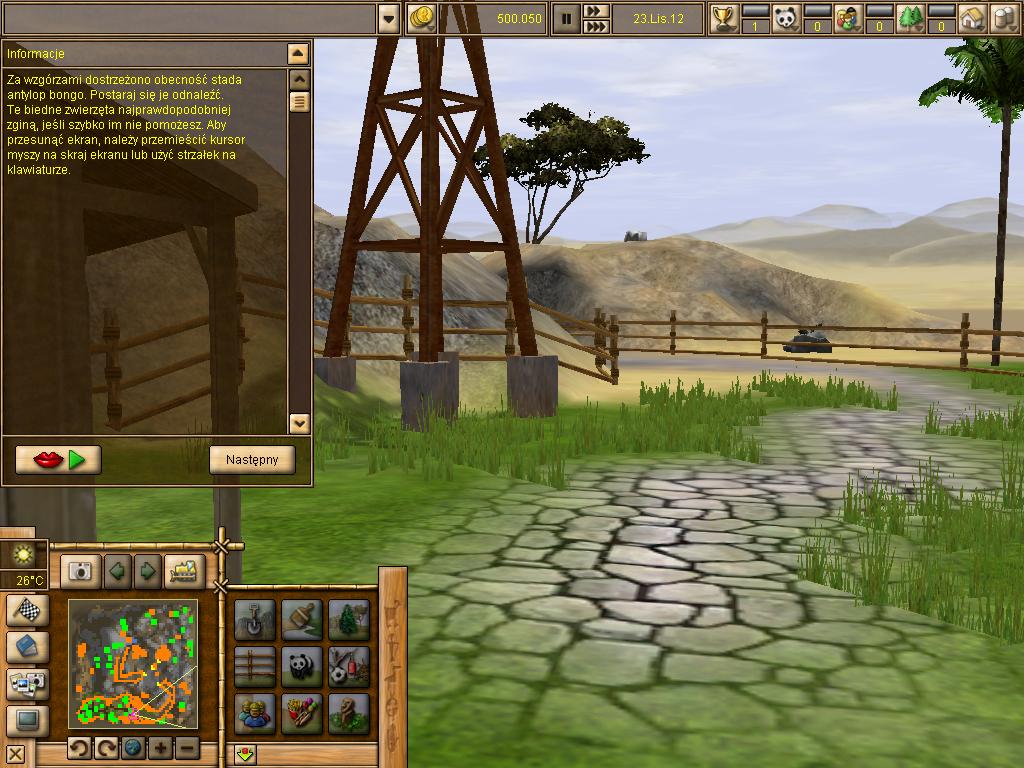Take a screenshot with the camera button
This screenshot has height=768, width=1024.
coord(79,571)
